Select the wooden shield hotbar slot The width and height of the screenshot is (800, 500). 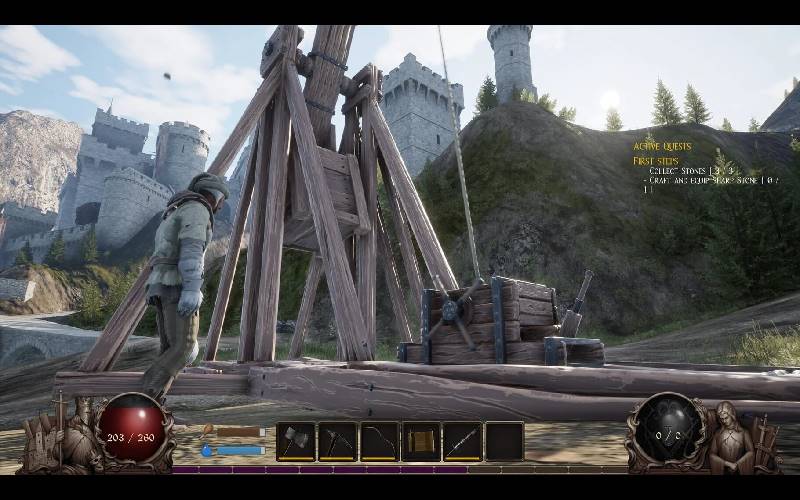(x=421, y=441)
